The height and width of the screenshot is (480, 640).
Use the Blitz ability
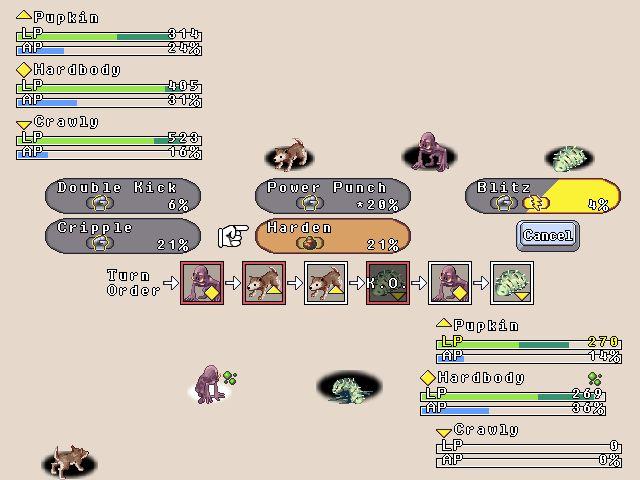coord(543,195)
